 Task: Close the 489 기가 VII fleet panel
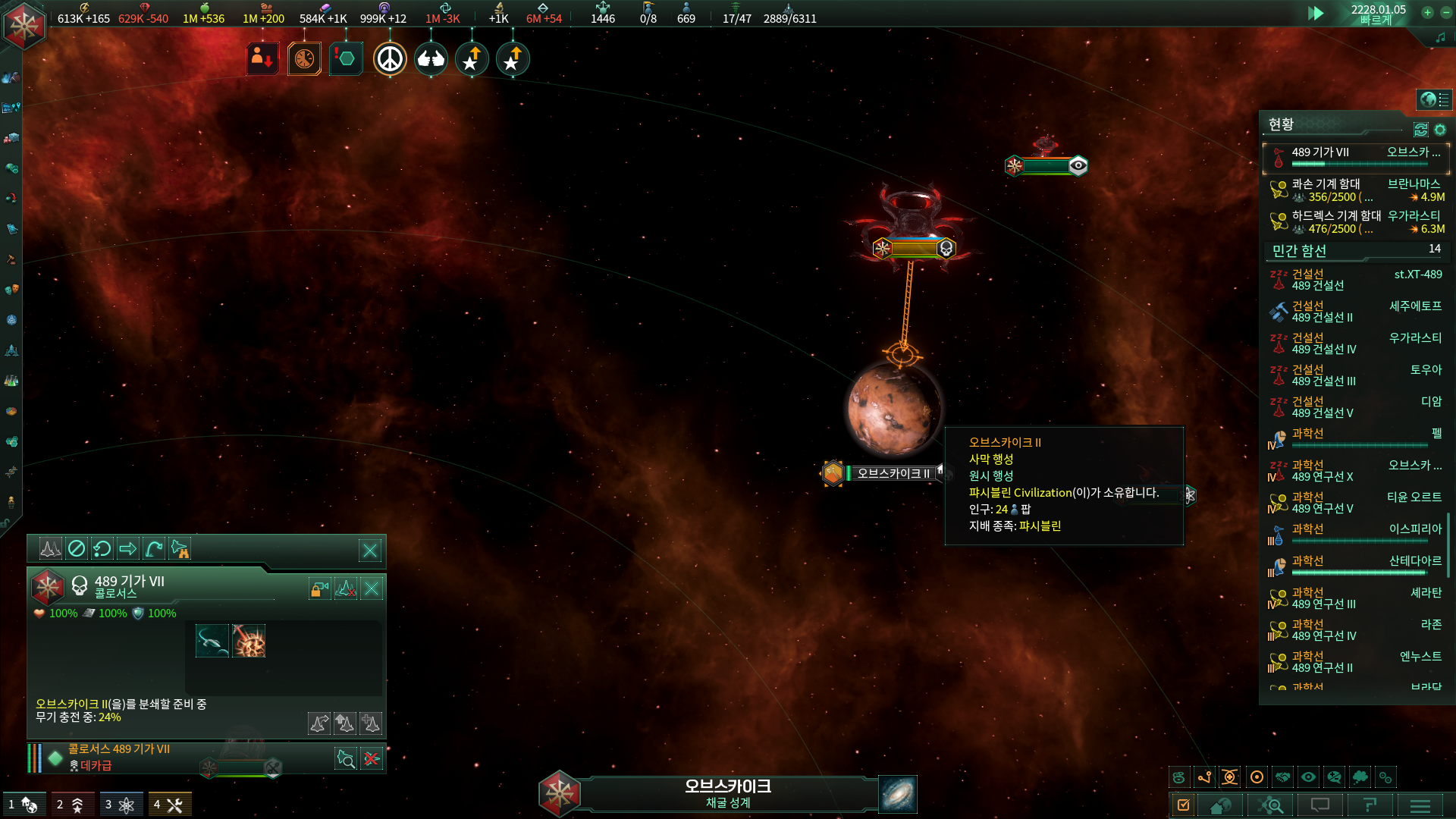[372, 588]
